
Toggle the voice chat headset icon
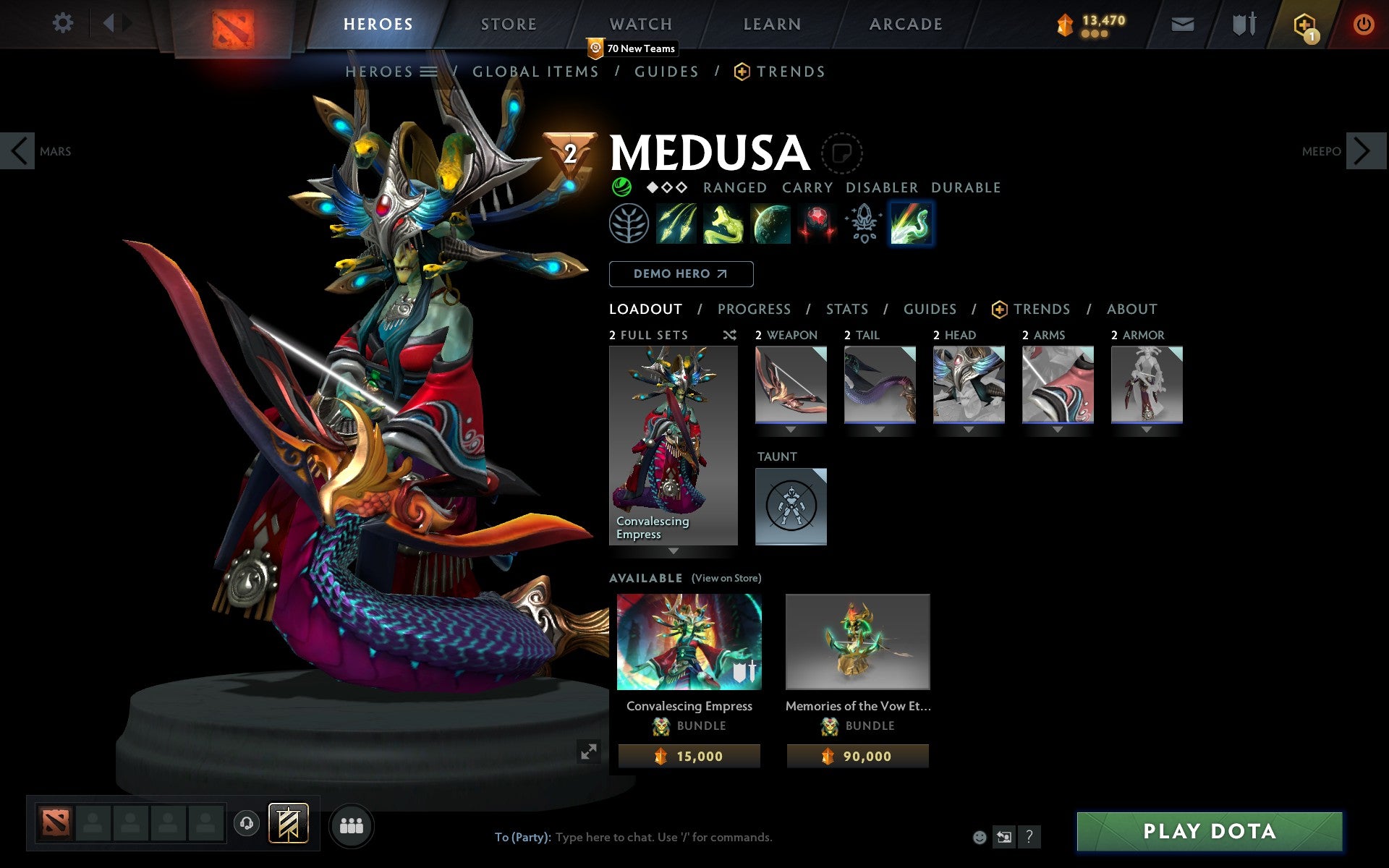[246, 822]
